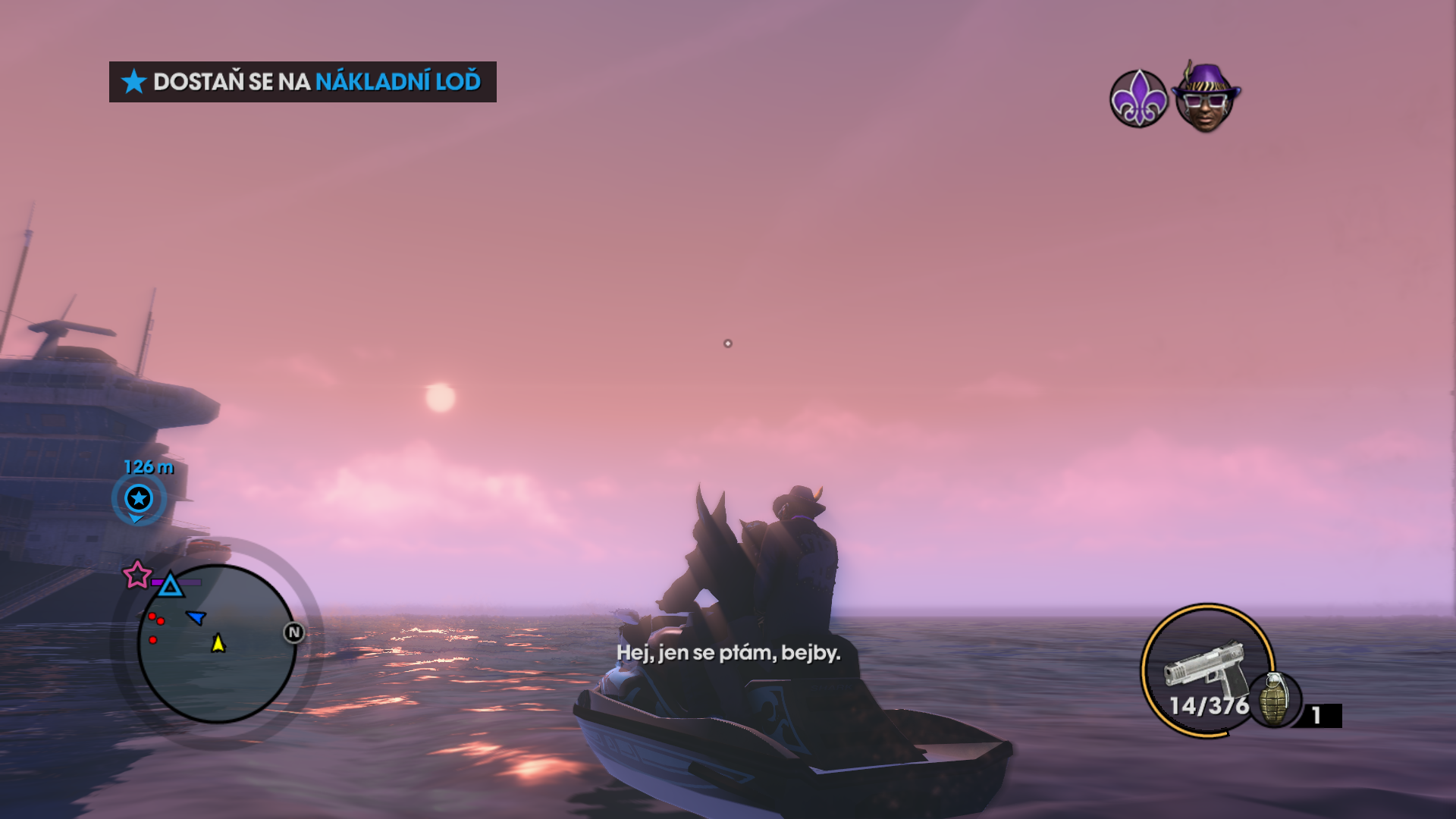The height and width of the screenshot is (819, 1456).
Task: Select the equipped pistol weapon icon
Action: tap(1204, 666)
